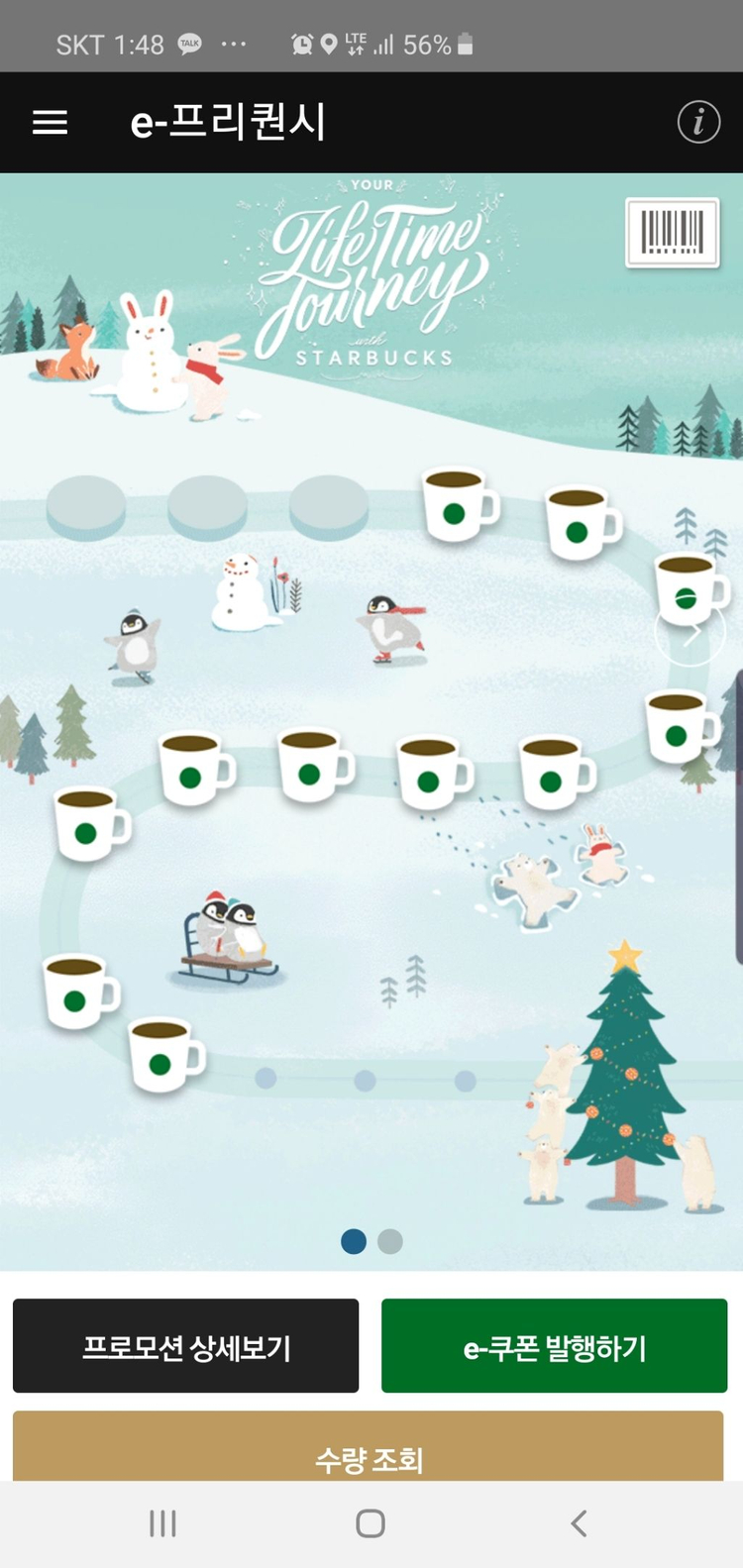The width and height of the screenshot is (743, 1568).
Task: Tap e-쿠폰 발행하기 to issue coupon
Action: point(554,1346)
